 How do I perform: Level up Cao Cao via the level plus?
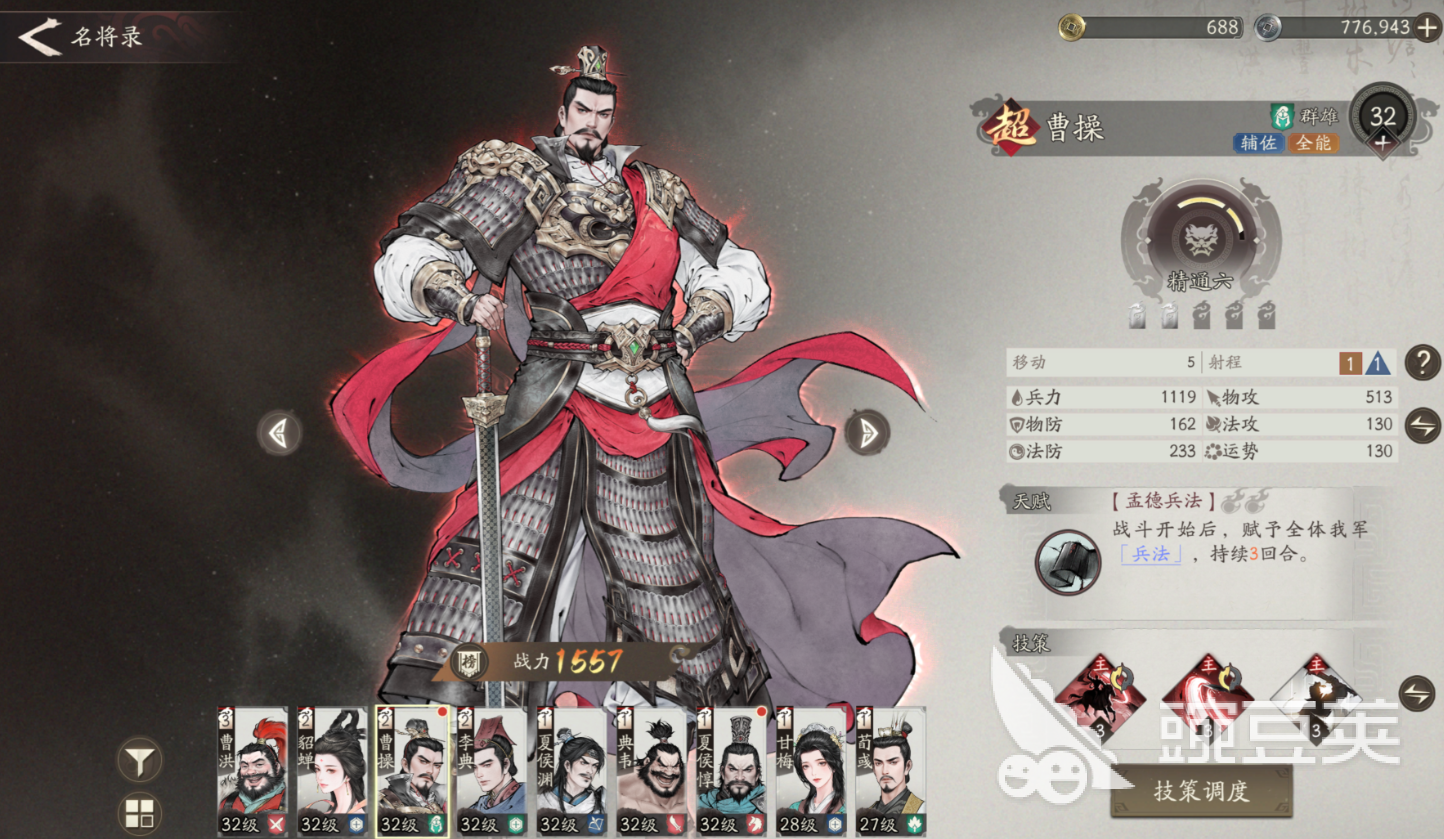coord(1382,144)
